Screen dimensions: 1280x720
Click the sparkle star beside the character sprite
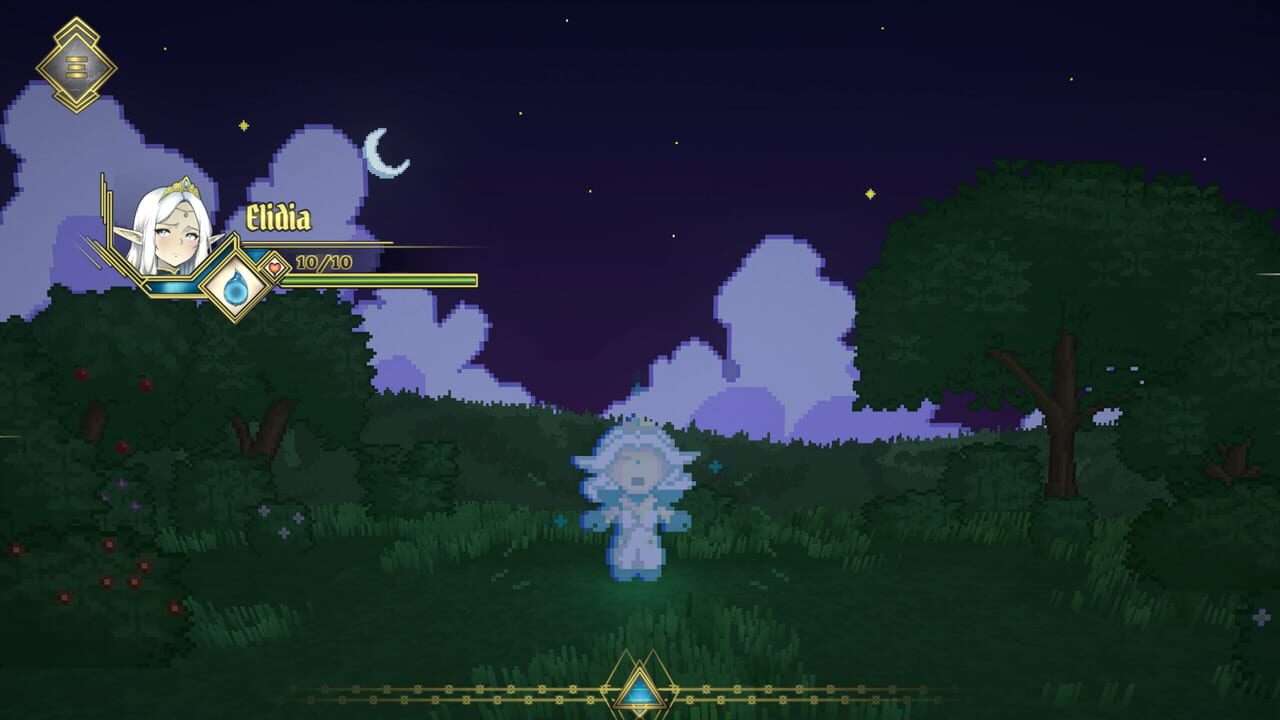coord(717,465)
